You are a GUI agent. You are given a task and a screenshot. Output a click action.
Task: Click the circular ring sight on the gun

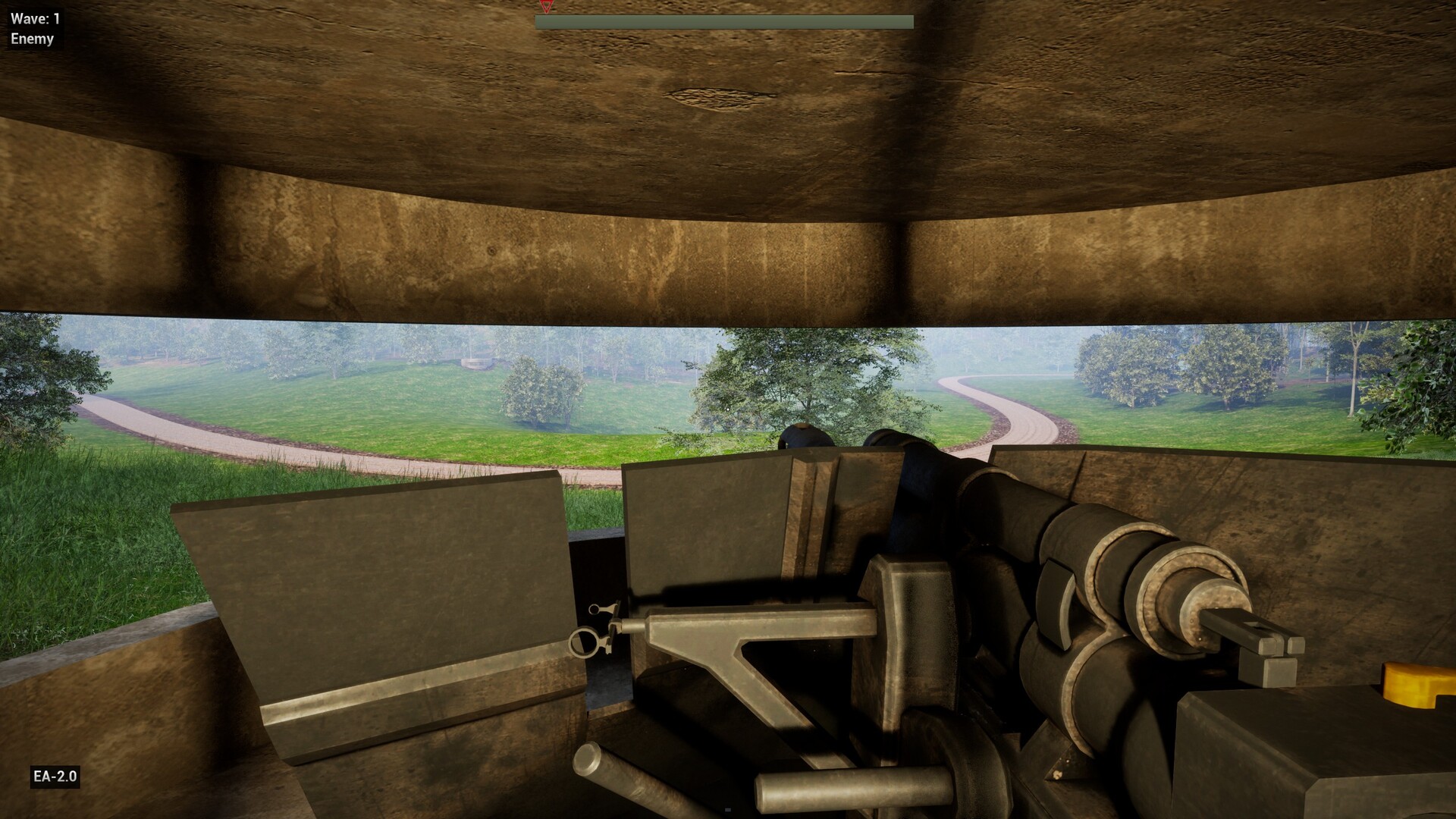point(585,644)
